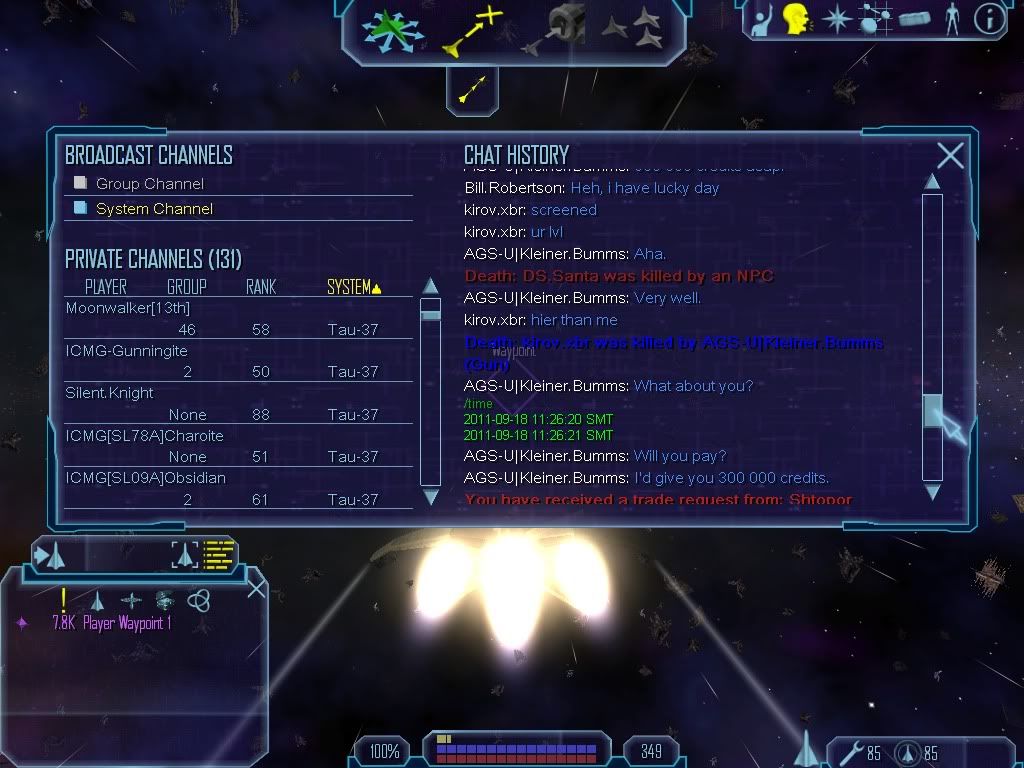
Task: Open the info icon in top bar
Action: pos(988,19)
